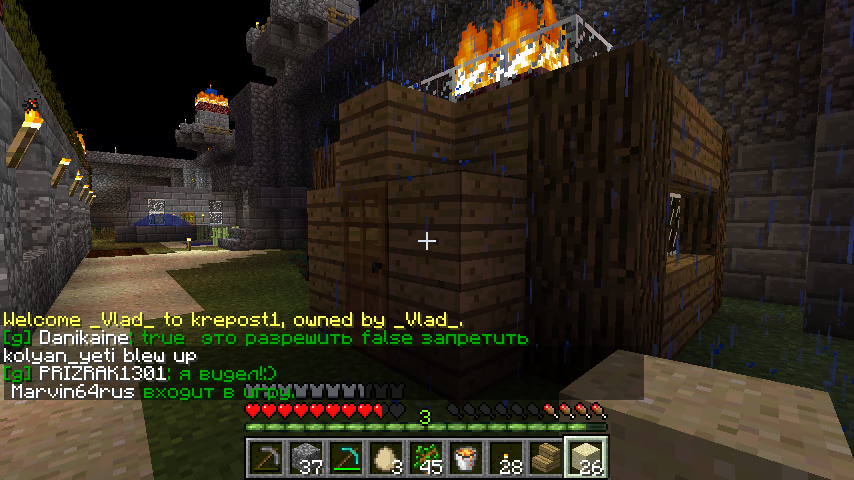Choose the diamond pickaxe slot
The image size is (854, 480).
(346, 457)
